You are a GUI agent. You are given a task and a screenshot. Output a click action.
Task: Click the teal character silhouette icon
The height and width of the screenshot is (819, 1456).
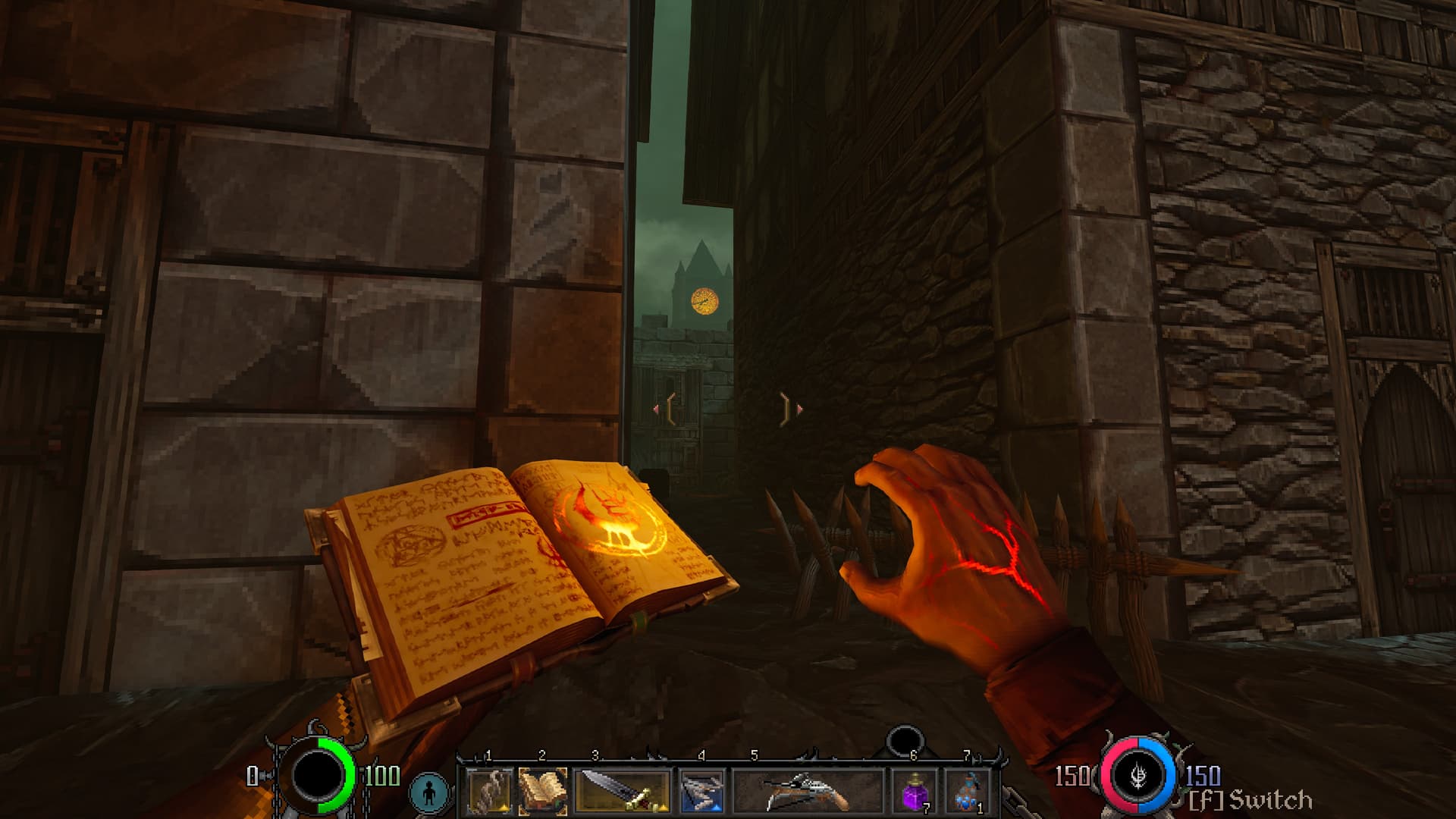tap(431, 792)
